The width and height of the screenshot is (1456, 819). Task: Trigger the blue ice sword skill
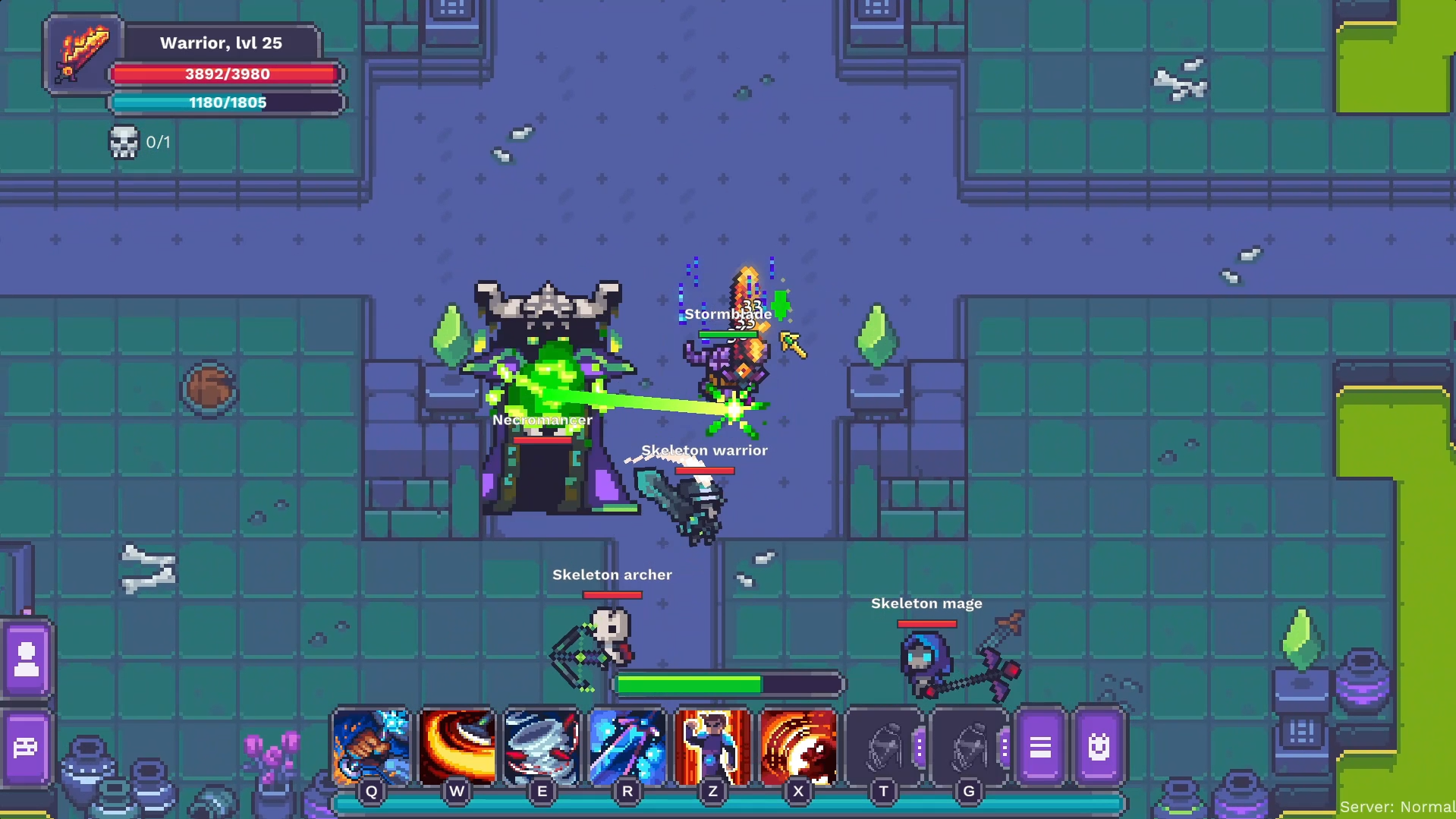(627, 747)
